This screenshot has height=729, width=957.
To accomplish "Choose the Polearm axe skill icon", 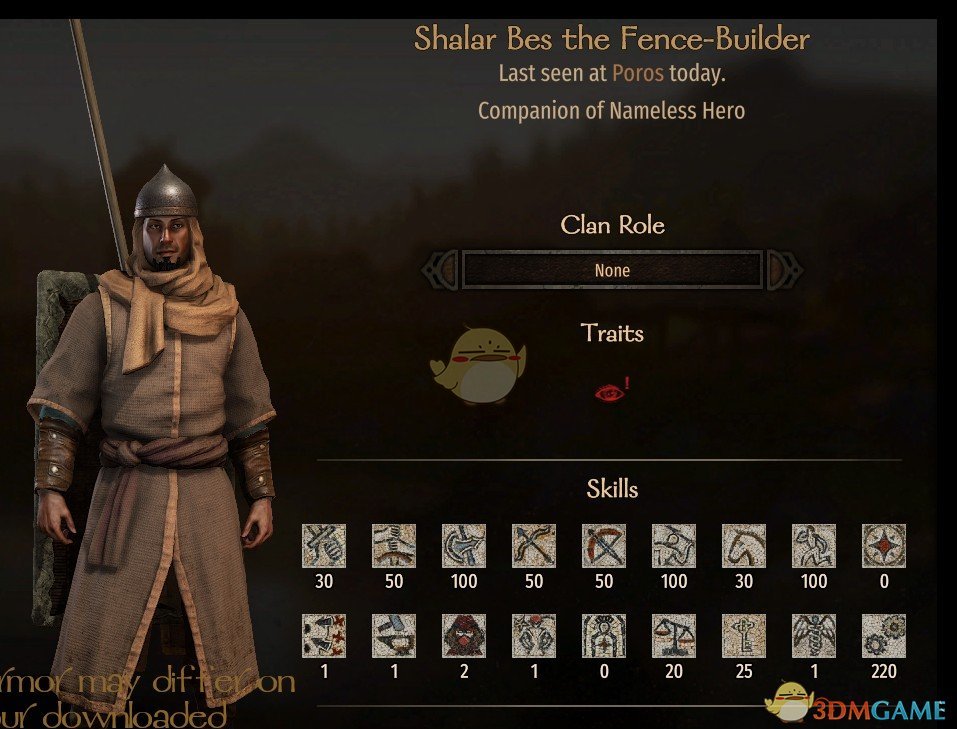I will (x=464, y=546).
